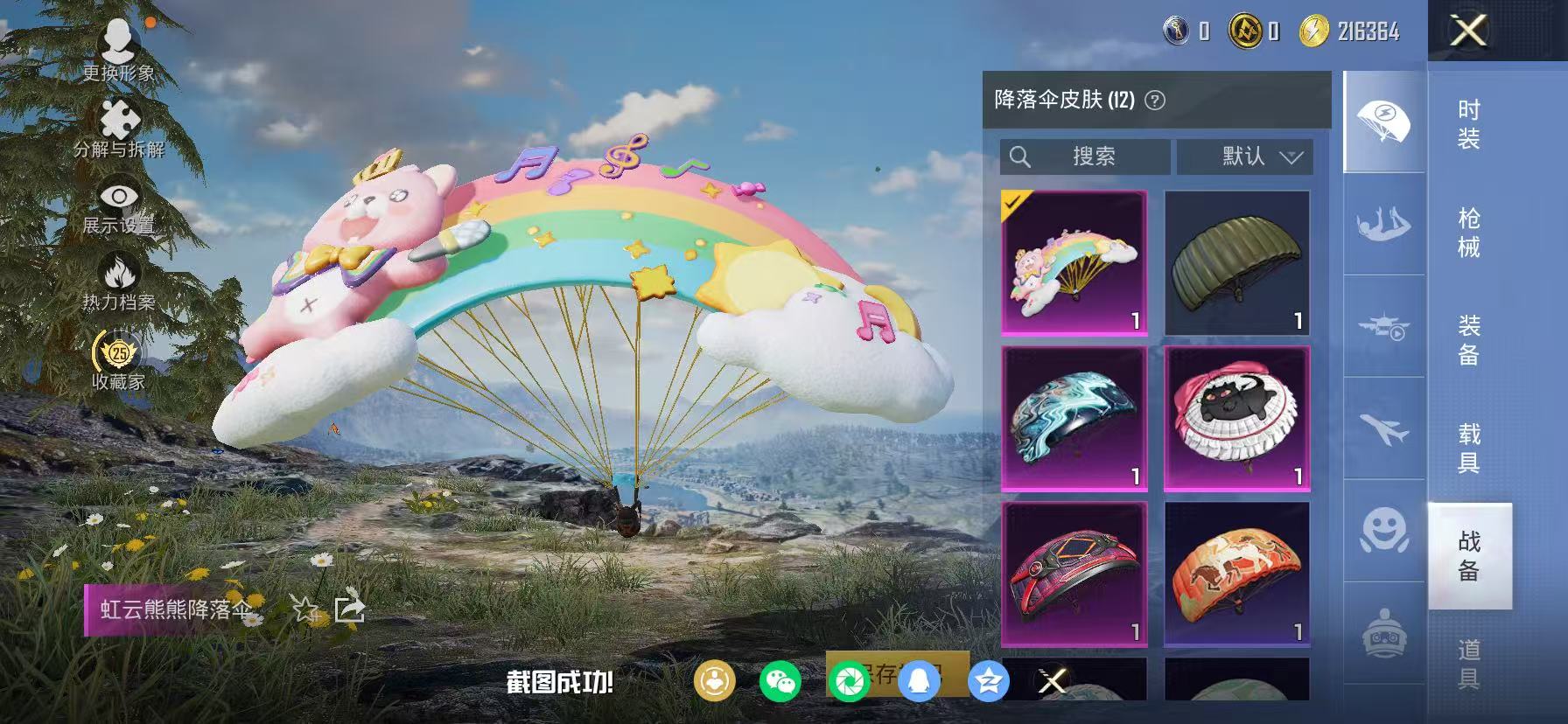View the 热力档案 heat profile flame icon
The width and height of the screenshot is (1568, 724).
[x=121, y=269]
